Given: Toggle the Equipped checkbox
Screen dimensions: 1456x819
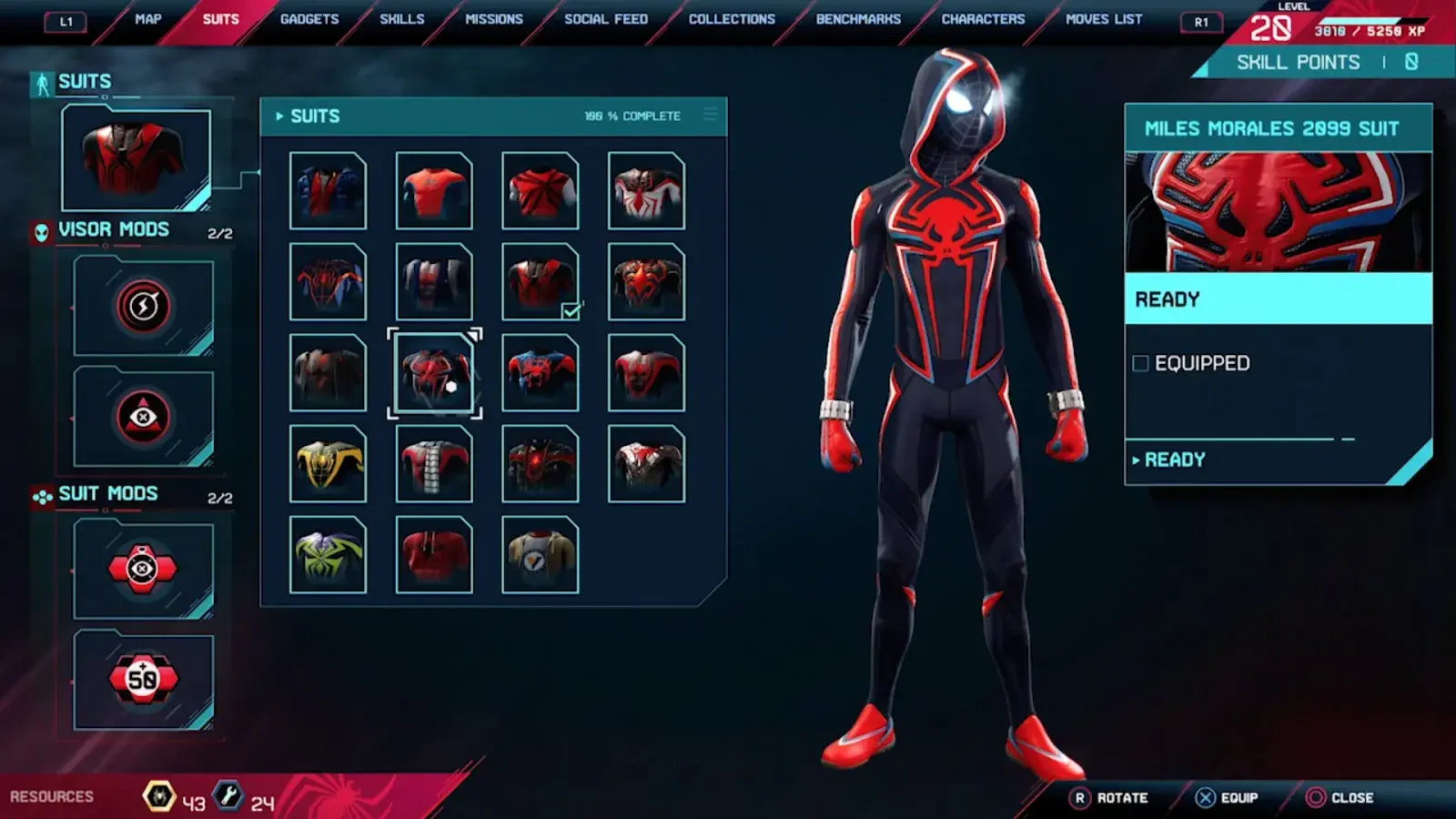Looking at the screenshot, I should (1140, 364).
